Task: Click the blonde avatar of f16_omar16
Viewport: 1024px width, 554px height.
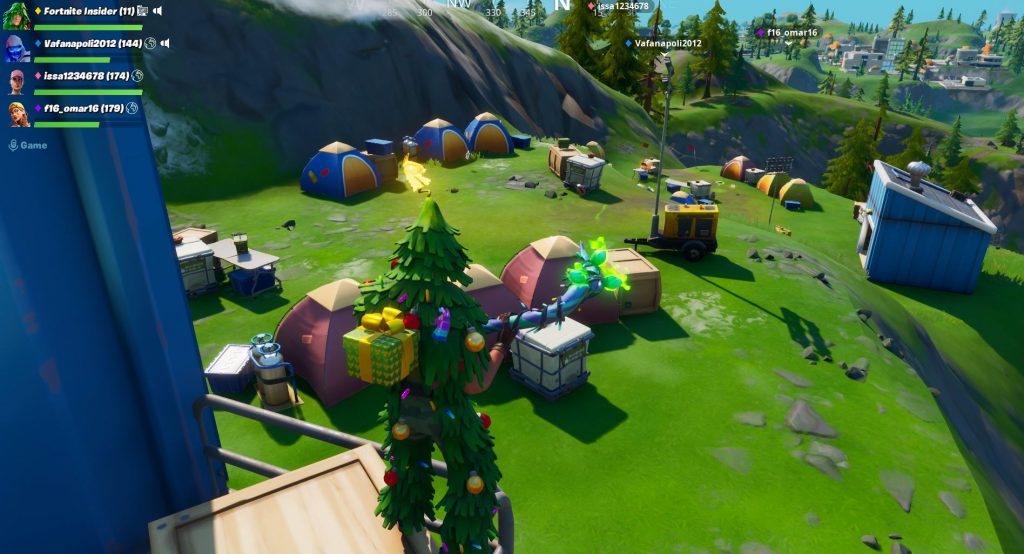Action: pos(17,113)
